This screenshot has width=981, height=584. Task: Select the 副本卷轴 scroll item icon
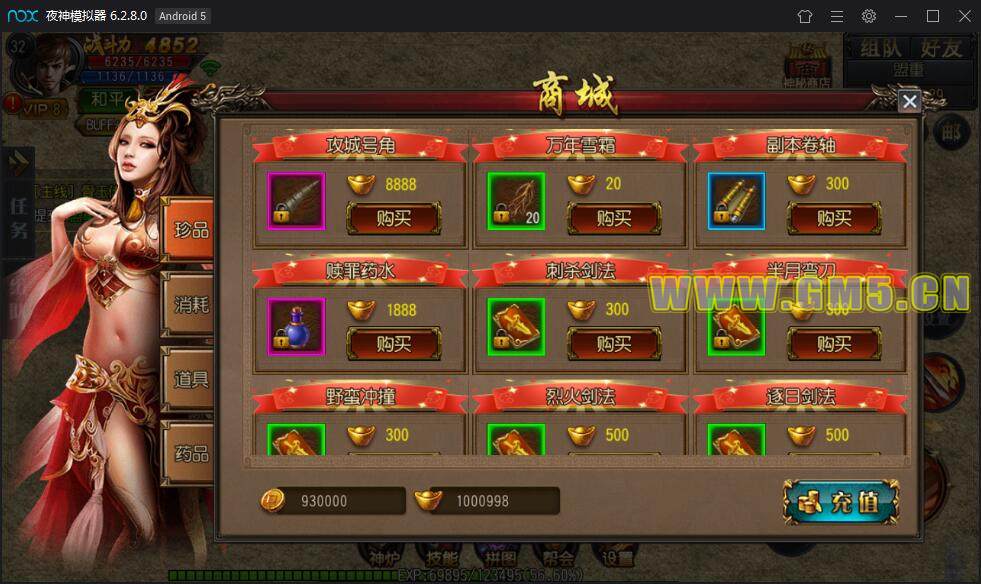tap(736, 201)
